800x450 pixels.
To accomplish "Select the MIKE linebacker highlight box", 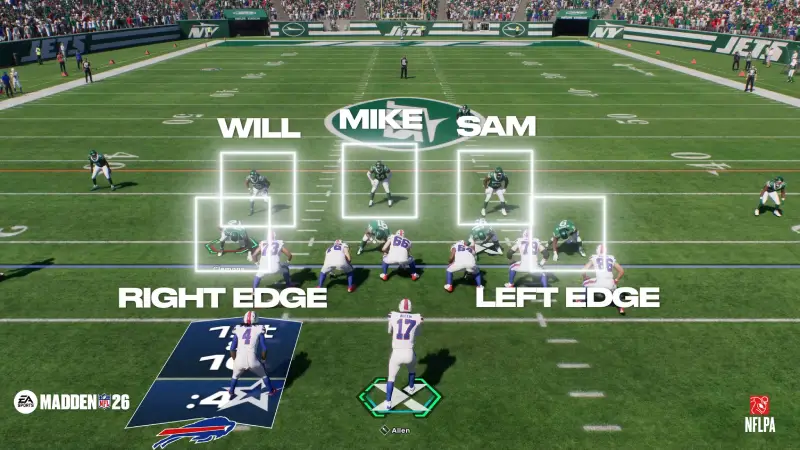I will (379, 180).
